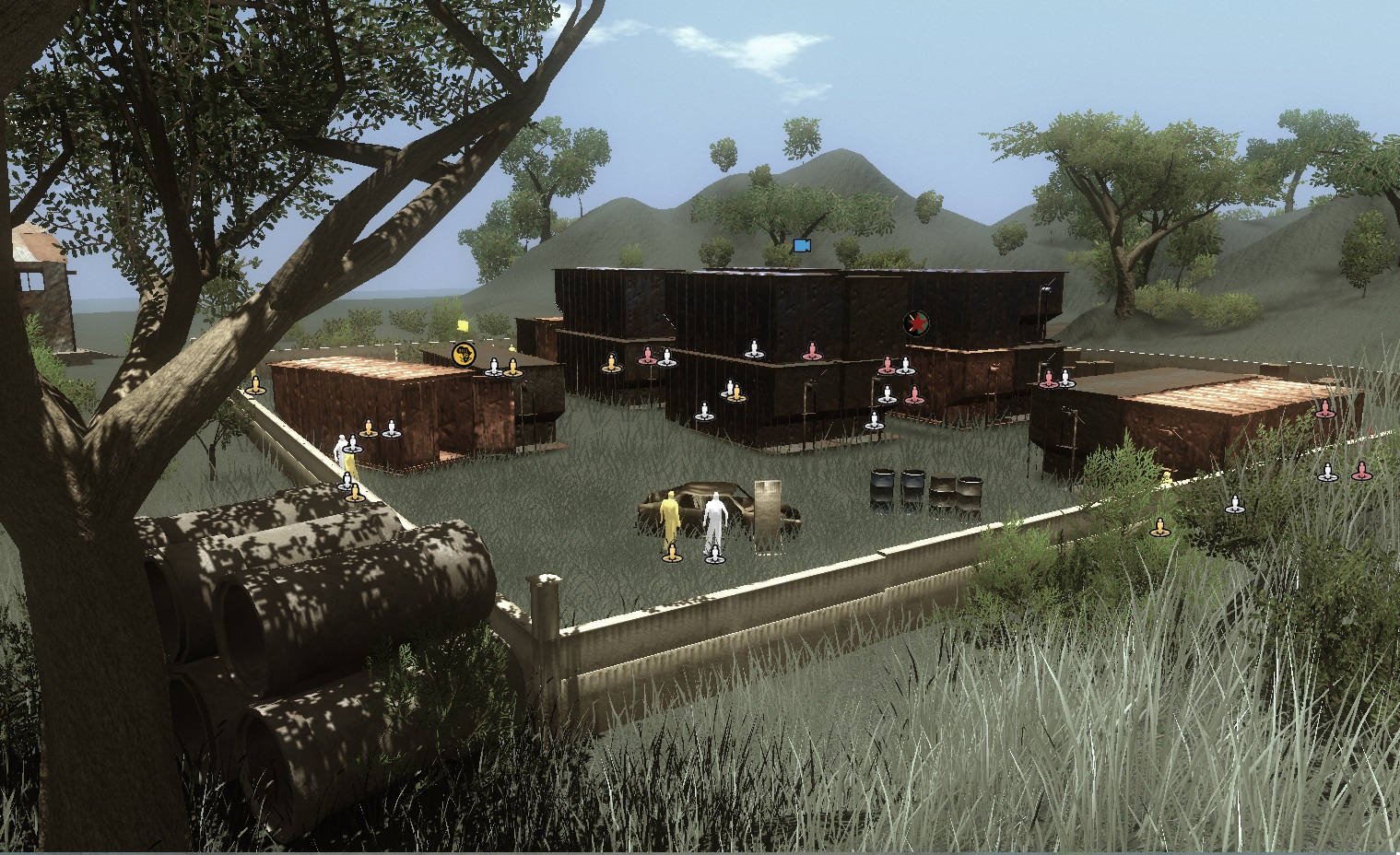
Task: Select the blue camera marker
Action: 801,245
